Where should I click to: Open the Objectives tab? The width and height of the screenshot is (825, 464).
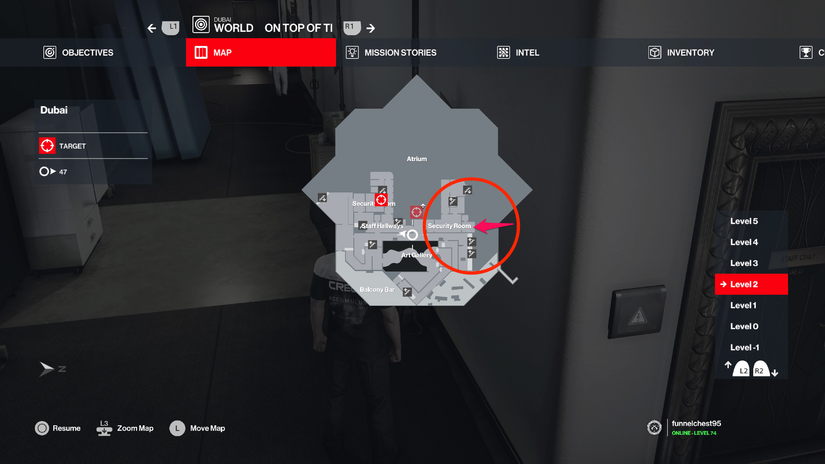(78, 52)
